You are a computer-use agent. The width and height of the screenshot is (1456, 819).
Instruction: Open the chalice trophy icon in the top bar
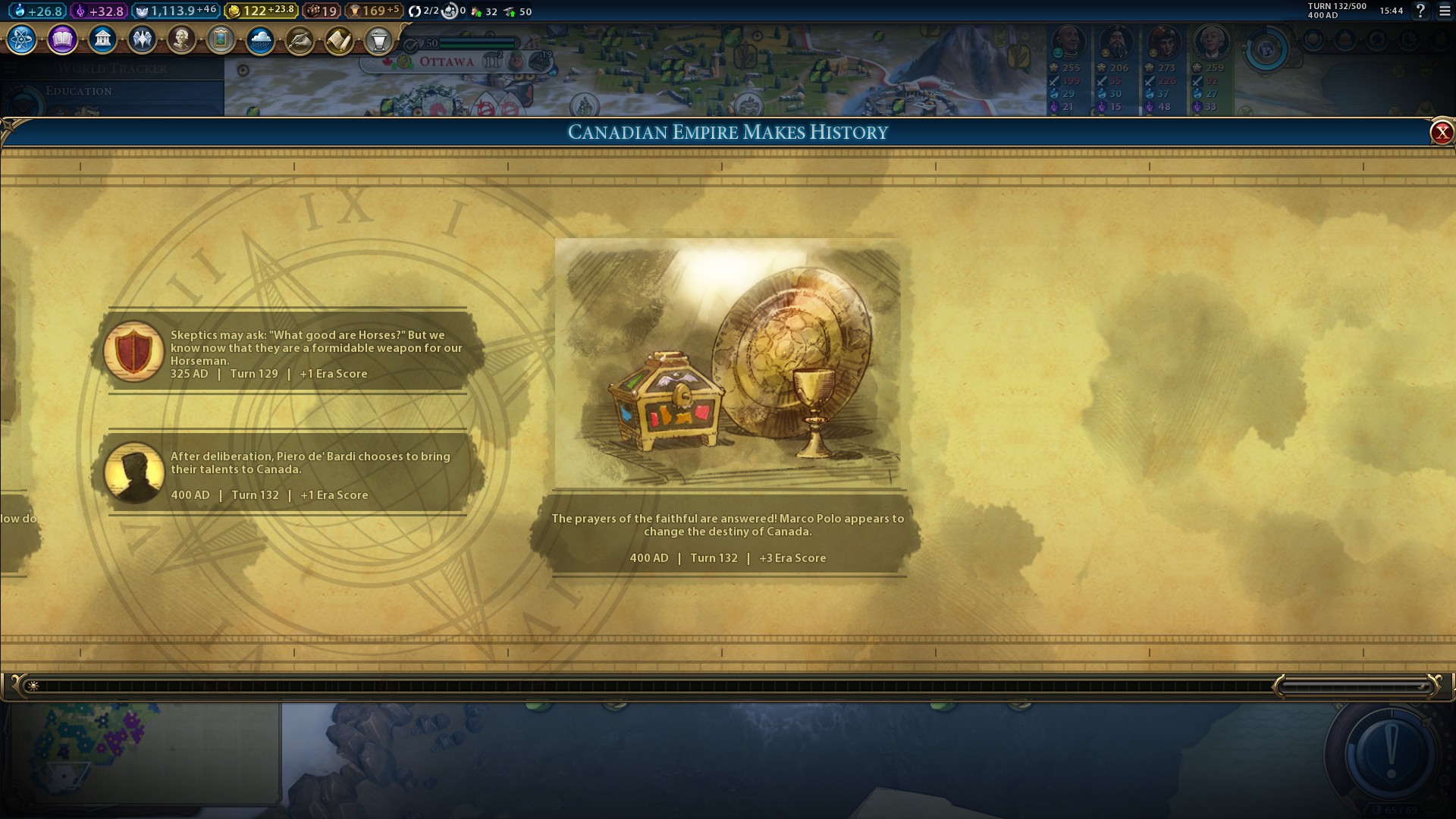[378, 39]
